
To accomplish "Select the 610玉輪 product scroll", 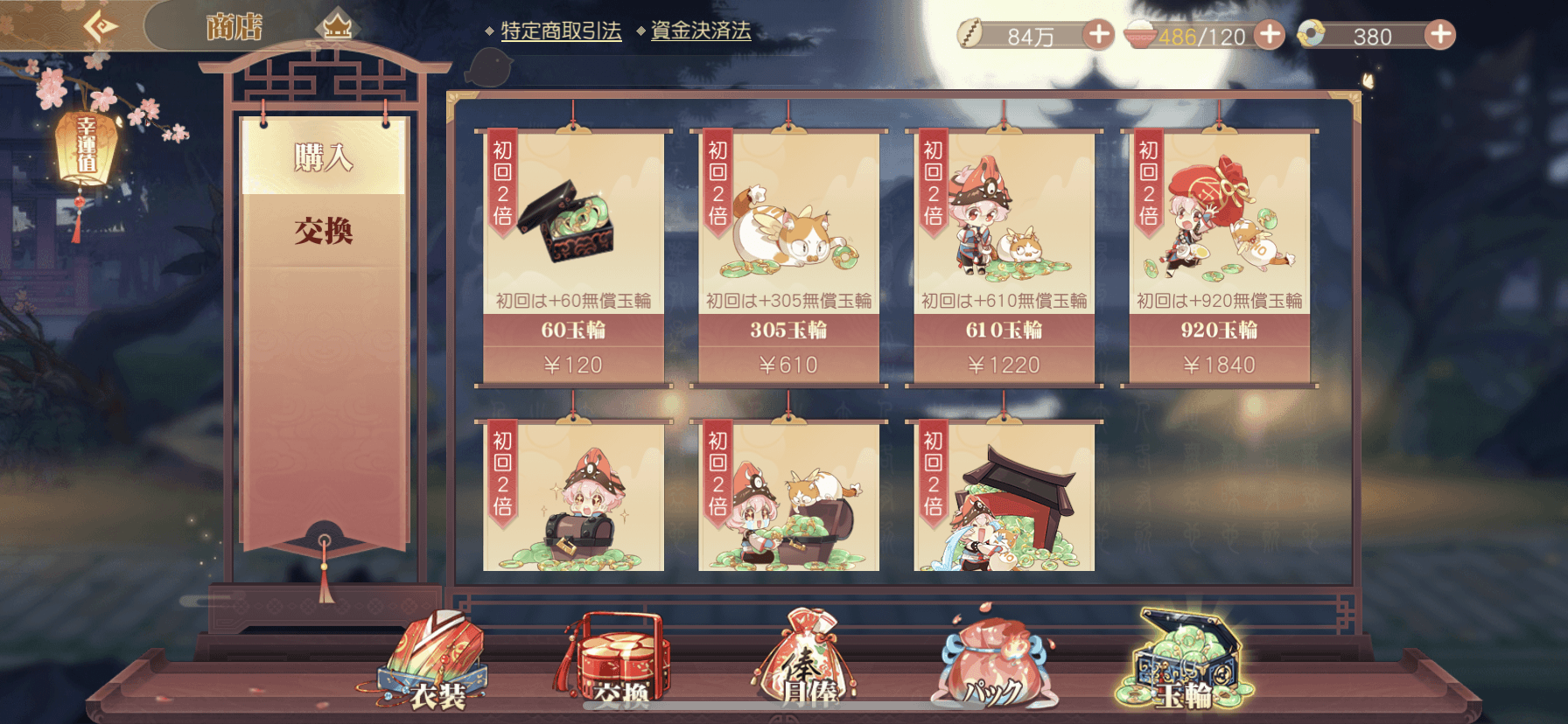I will [x=1004, y=254].
